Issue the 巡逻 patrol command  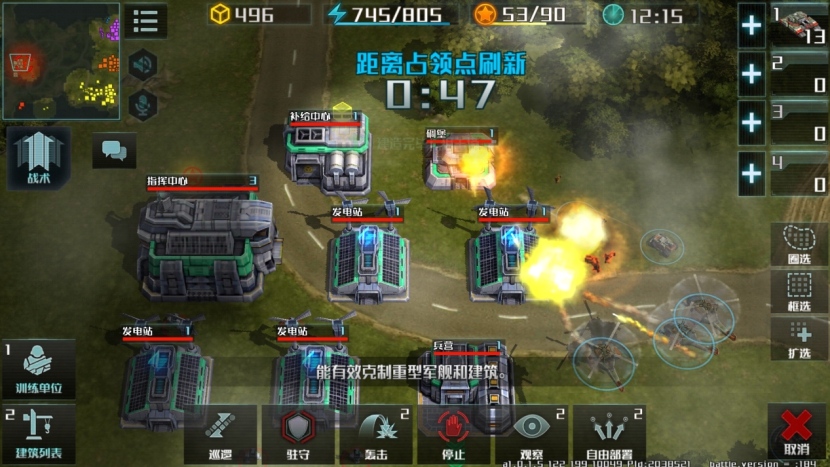(x=221, y=434)
